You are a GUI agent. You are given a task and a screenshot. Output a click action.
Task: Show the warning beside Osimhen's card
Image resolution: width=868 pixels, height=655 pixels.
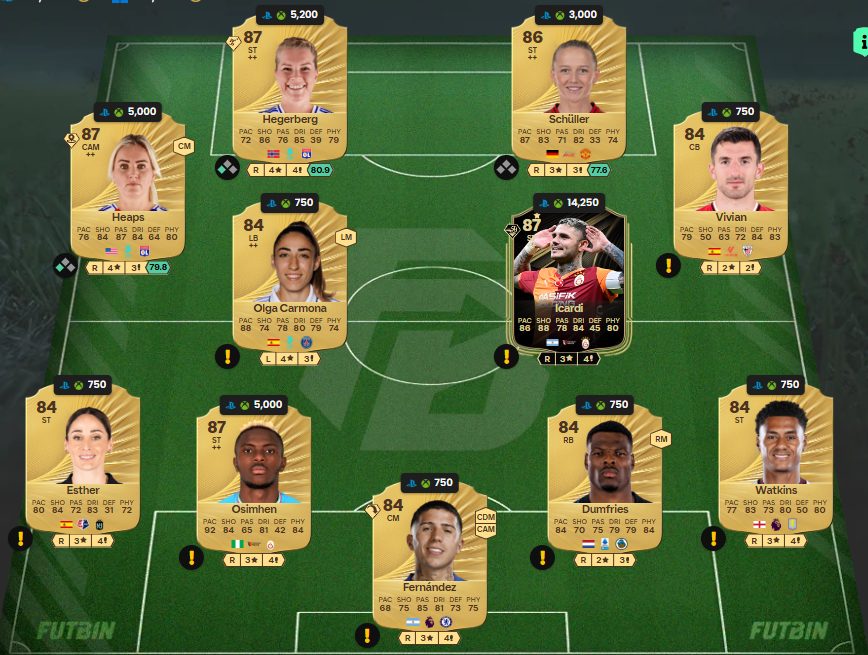(x=192, y=558)
